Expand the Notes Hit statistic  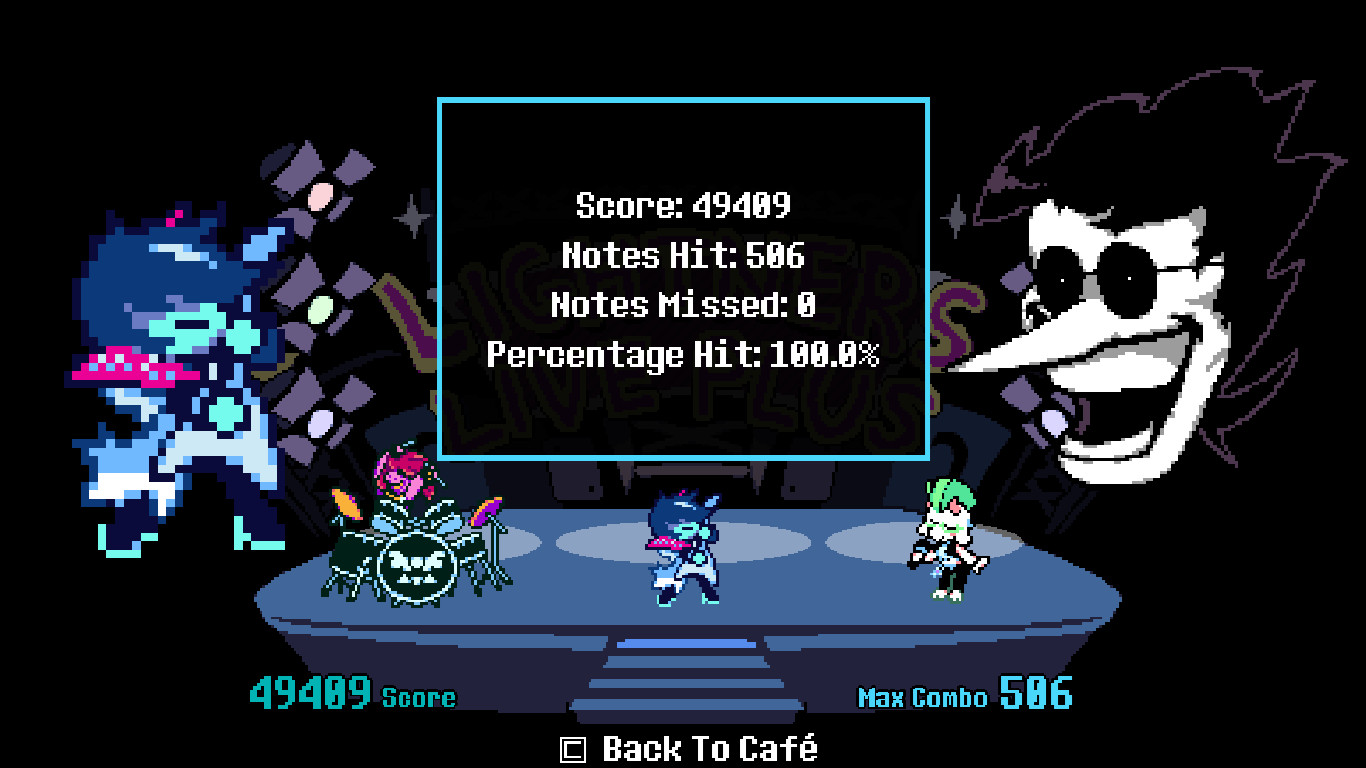pos(683,255)
